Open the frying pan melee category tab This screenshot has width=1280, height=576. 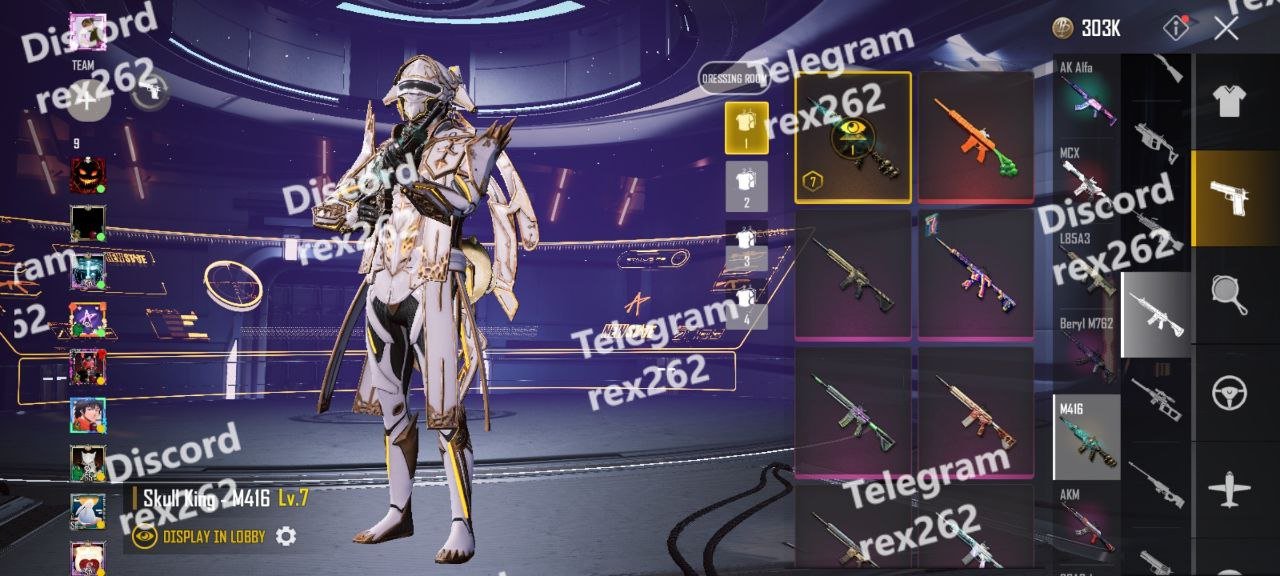pos(1229,295)
